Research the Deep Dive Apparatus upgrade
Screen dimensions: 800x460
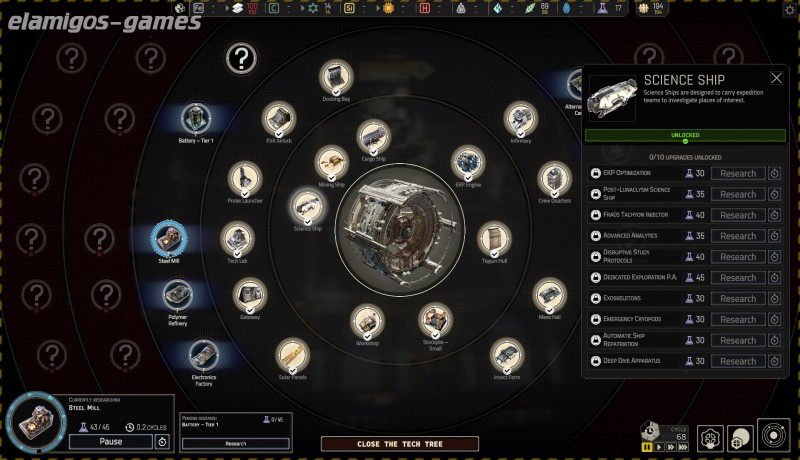(738, 361)
